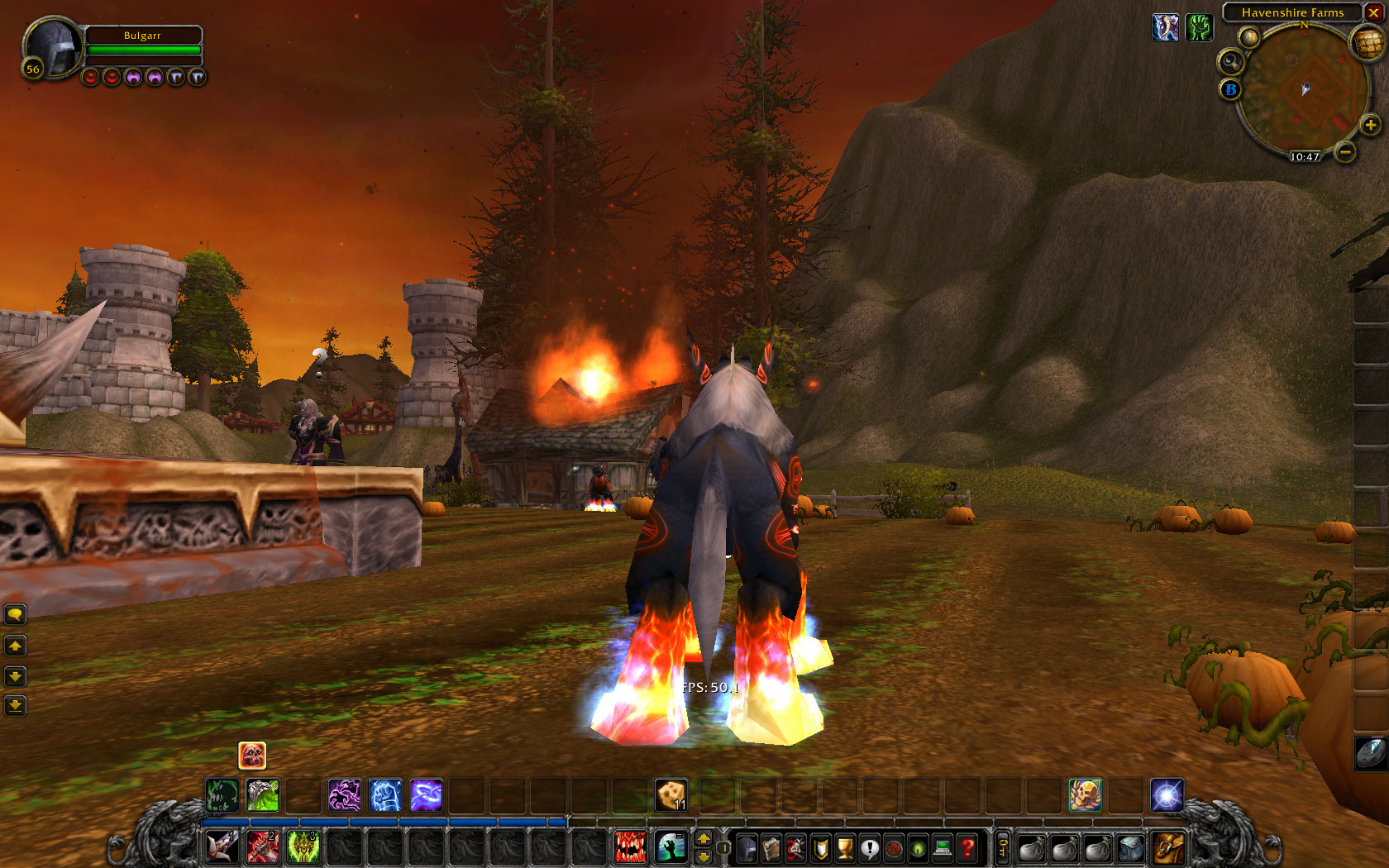The height and width of the screenshot is (868, 1389).
Task: Open the world map from the minimap corner
Action: click(1368, 44)
